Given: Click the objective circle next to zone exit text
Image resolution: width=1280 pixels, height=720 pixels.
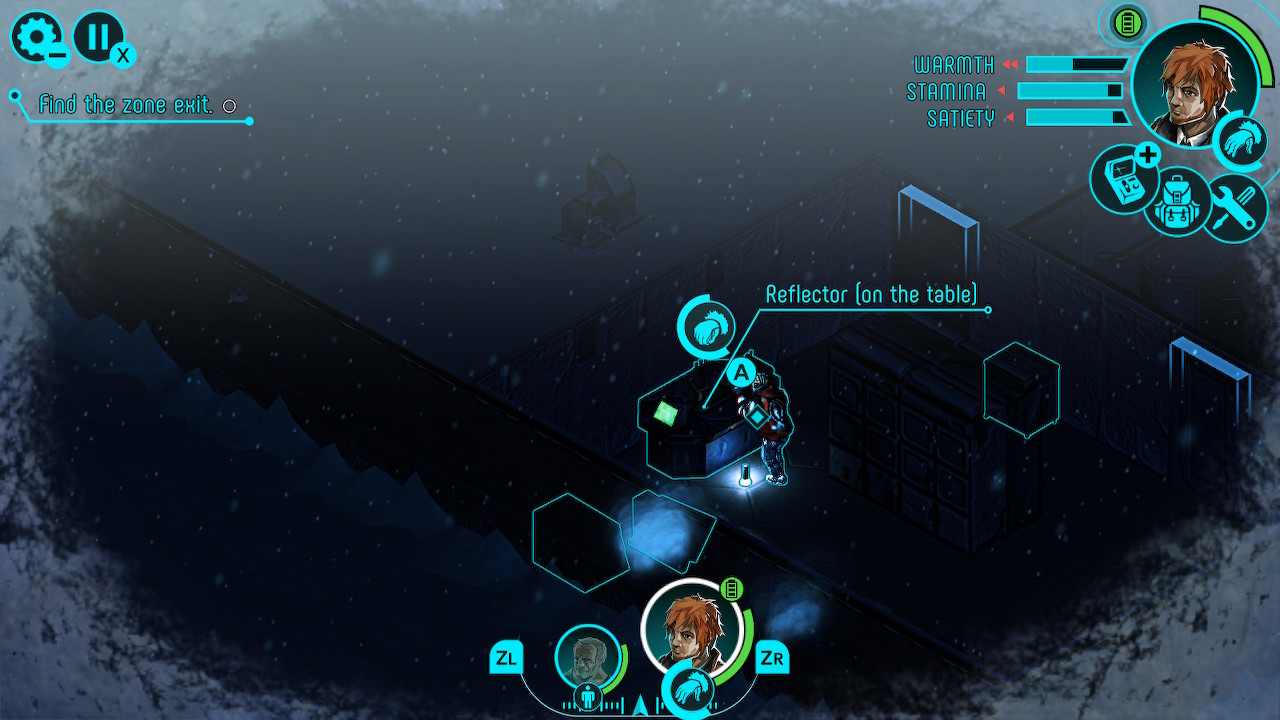Looking at the screenshot, I should tap(230, 105).
